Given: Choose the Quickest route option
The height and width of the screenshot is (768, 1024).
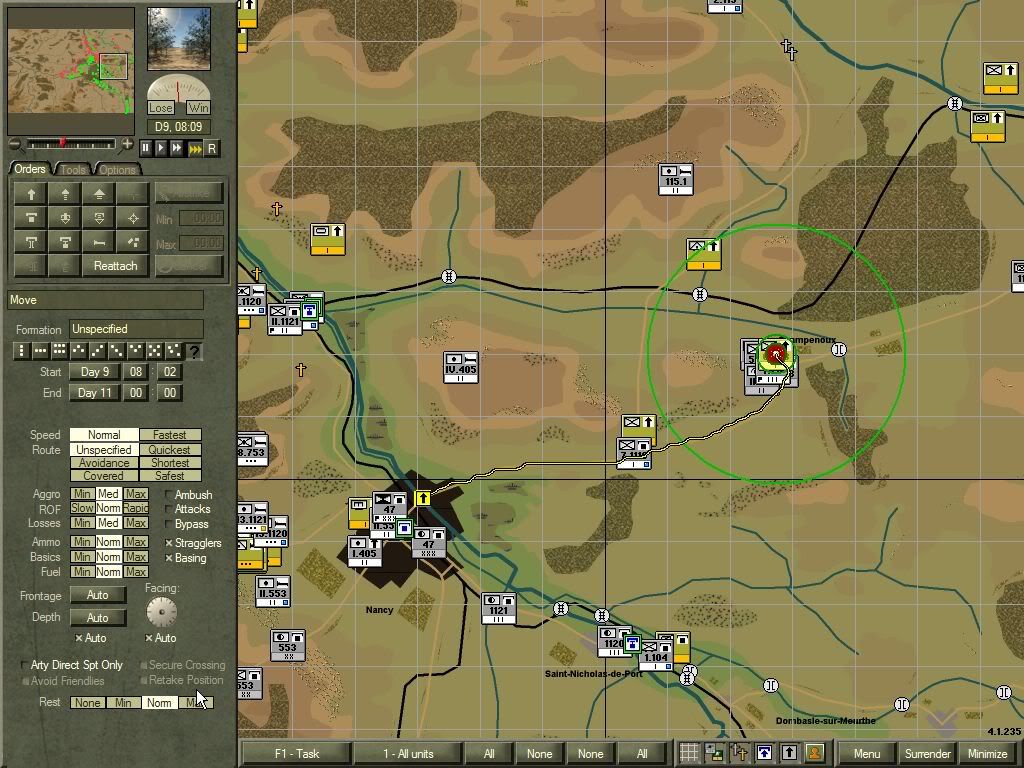Looking at the screenshot, I should coord(170,450).
